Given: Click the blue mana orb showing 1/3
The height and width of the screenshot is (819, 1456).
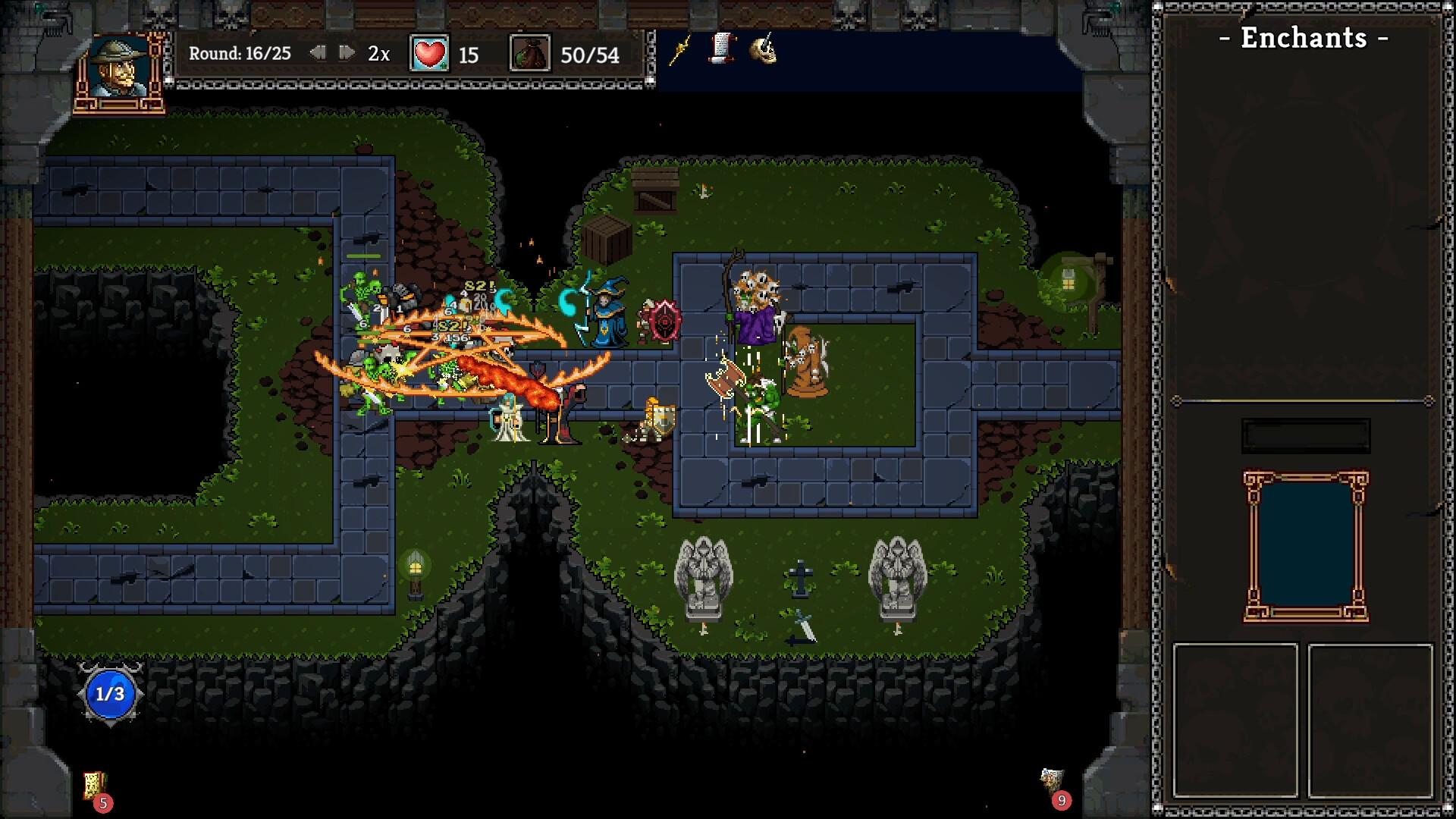Looking at the screenshot, I should click(x=110, y=694).
